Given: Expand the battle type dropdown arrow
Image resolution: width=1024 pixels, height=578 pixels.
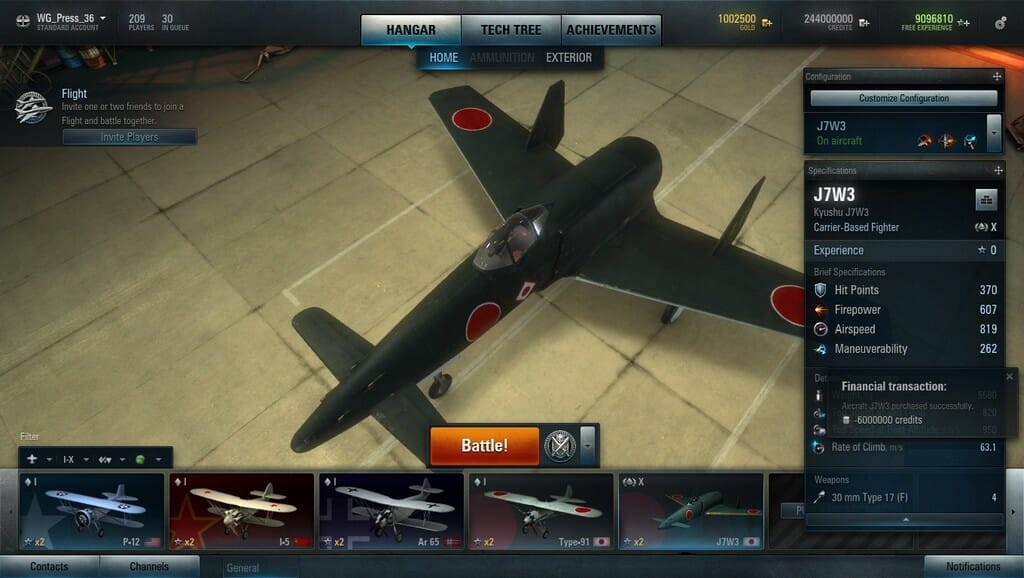Looking at the screenshot, I should (x=588, y=444).
